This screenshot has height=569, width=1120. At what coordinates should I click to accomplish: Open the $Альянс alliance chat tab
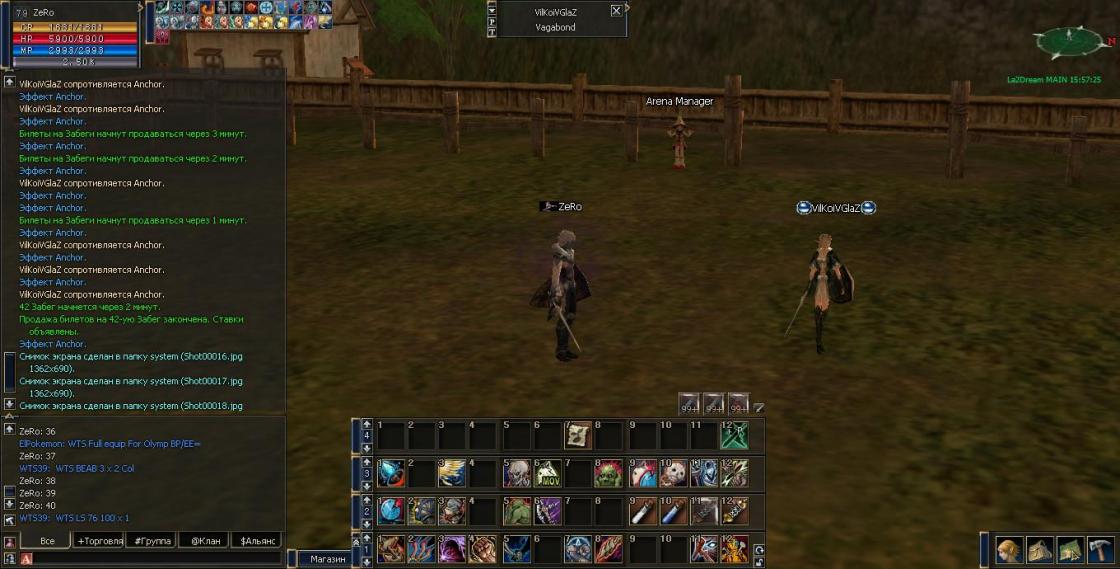[x=256, y=541]
